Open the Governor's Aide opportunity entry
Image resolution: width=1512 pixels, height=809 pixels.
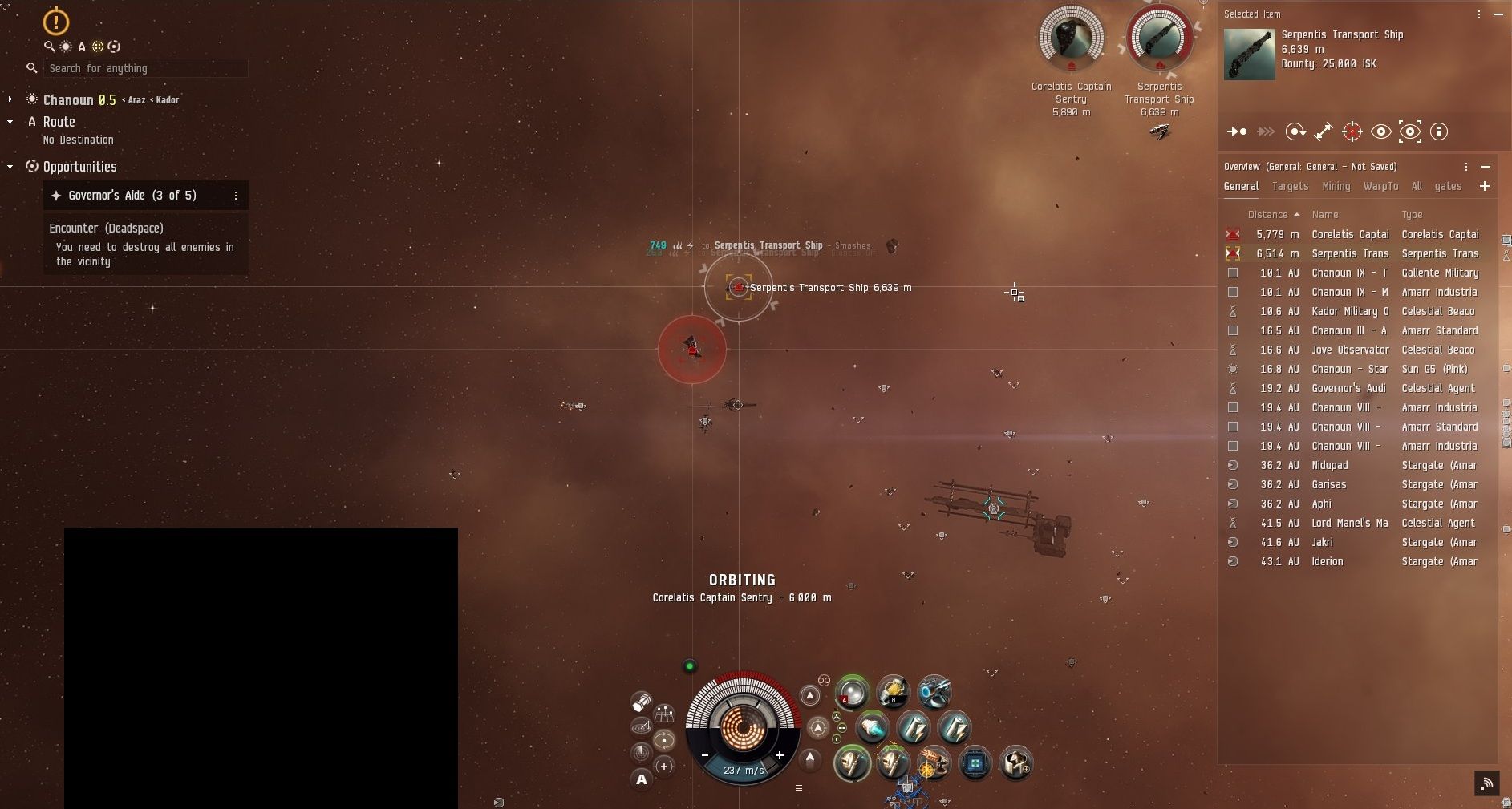point(132,196)
